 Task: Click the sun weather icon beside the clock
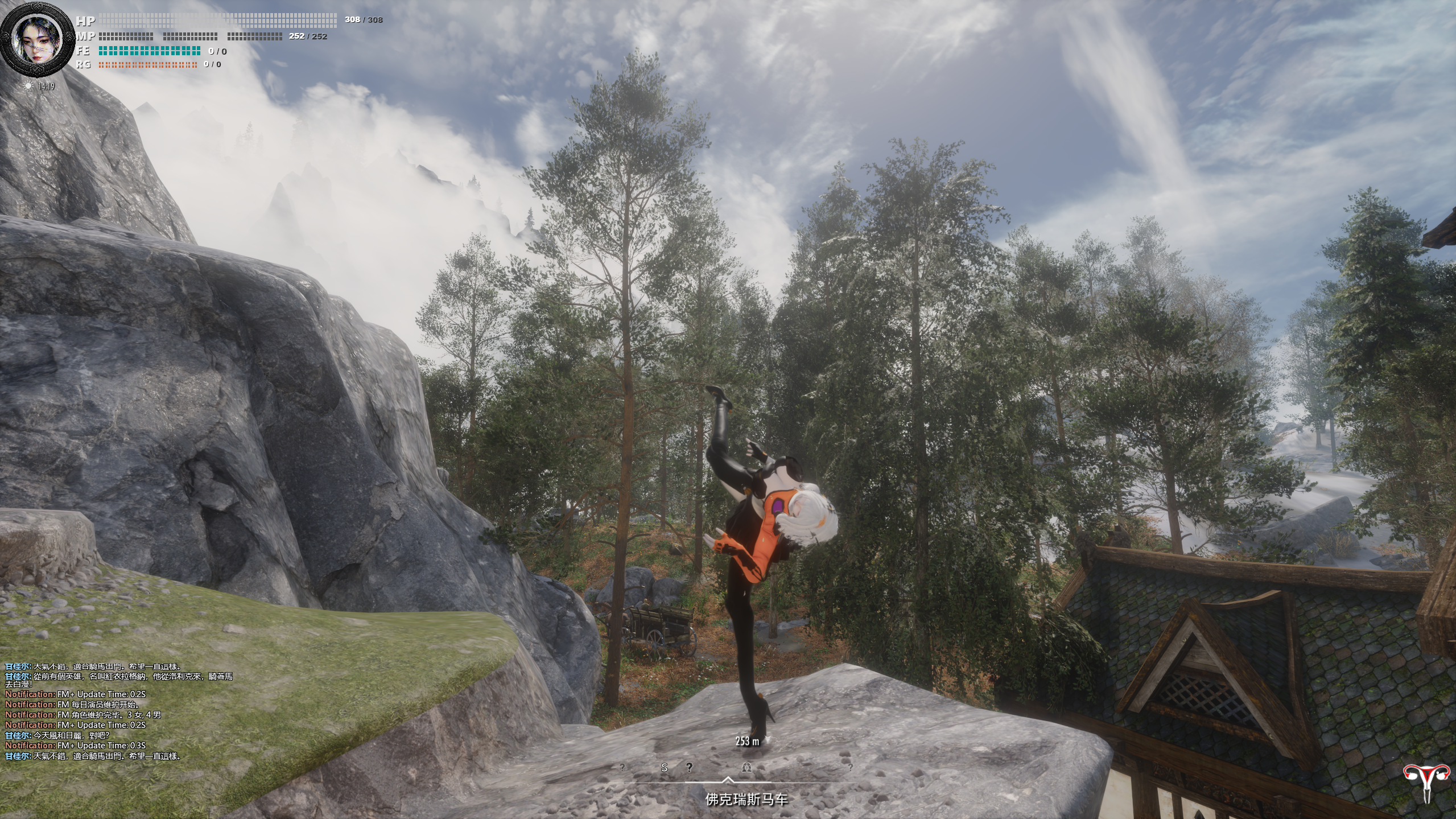coord(28,87)
